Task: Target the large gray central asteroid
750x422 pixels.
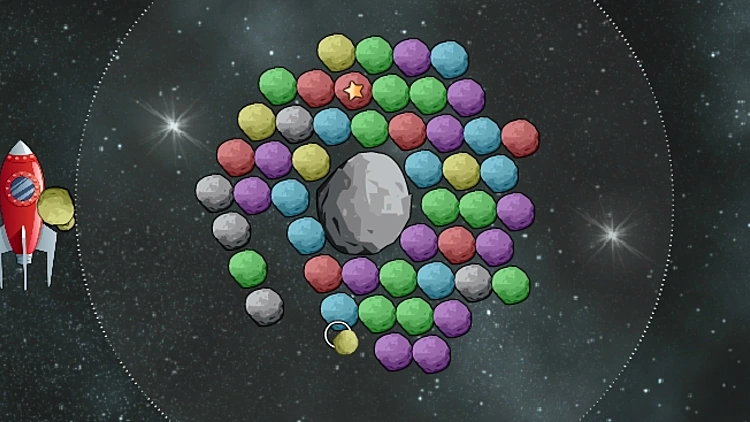Action: click(x=364, y=202)
